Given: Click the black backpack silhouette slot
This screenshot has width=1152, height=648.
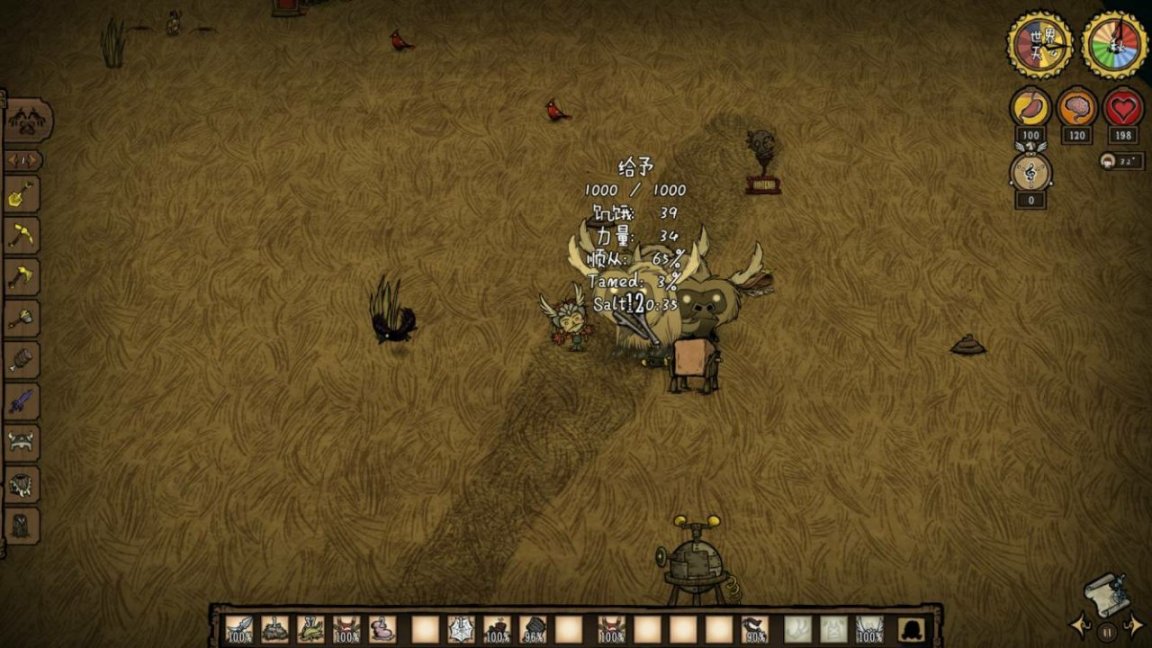Looking at the screenshot, I should 911,629.
